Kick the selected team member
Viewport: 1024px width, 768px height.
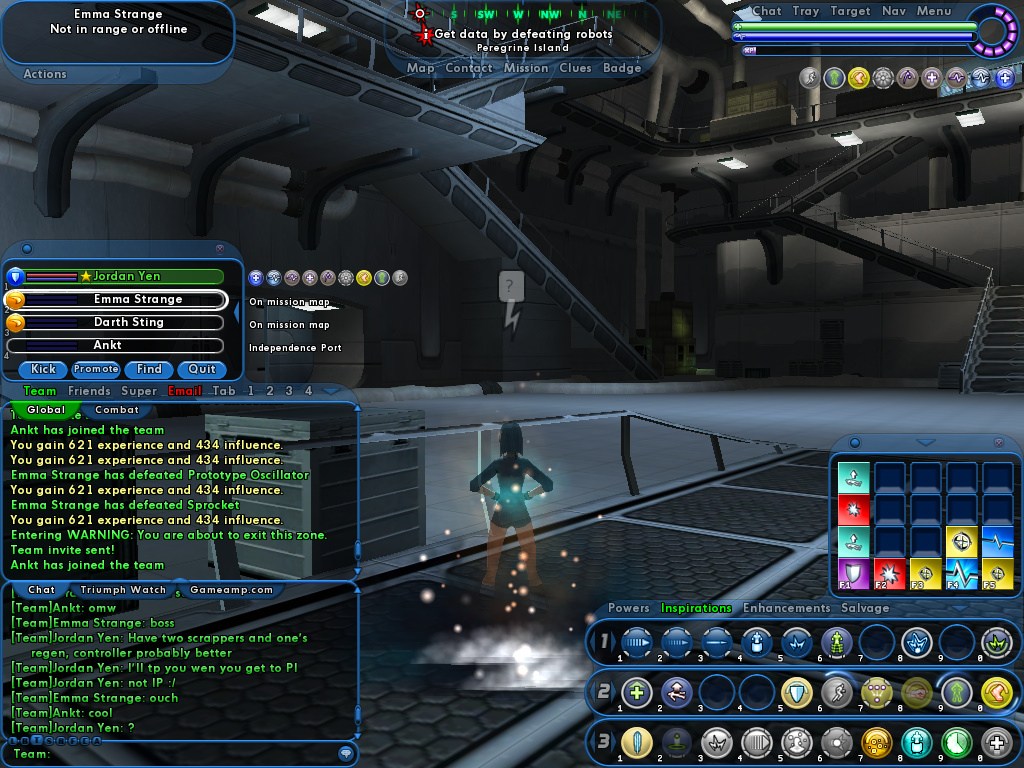click(43, 369)
